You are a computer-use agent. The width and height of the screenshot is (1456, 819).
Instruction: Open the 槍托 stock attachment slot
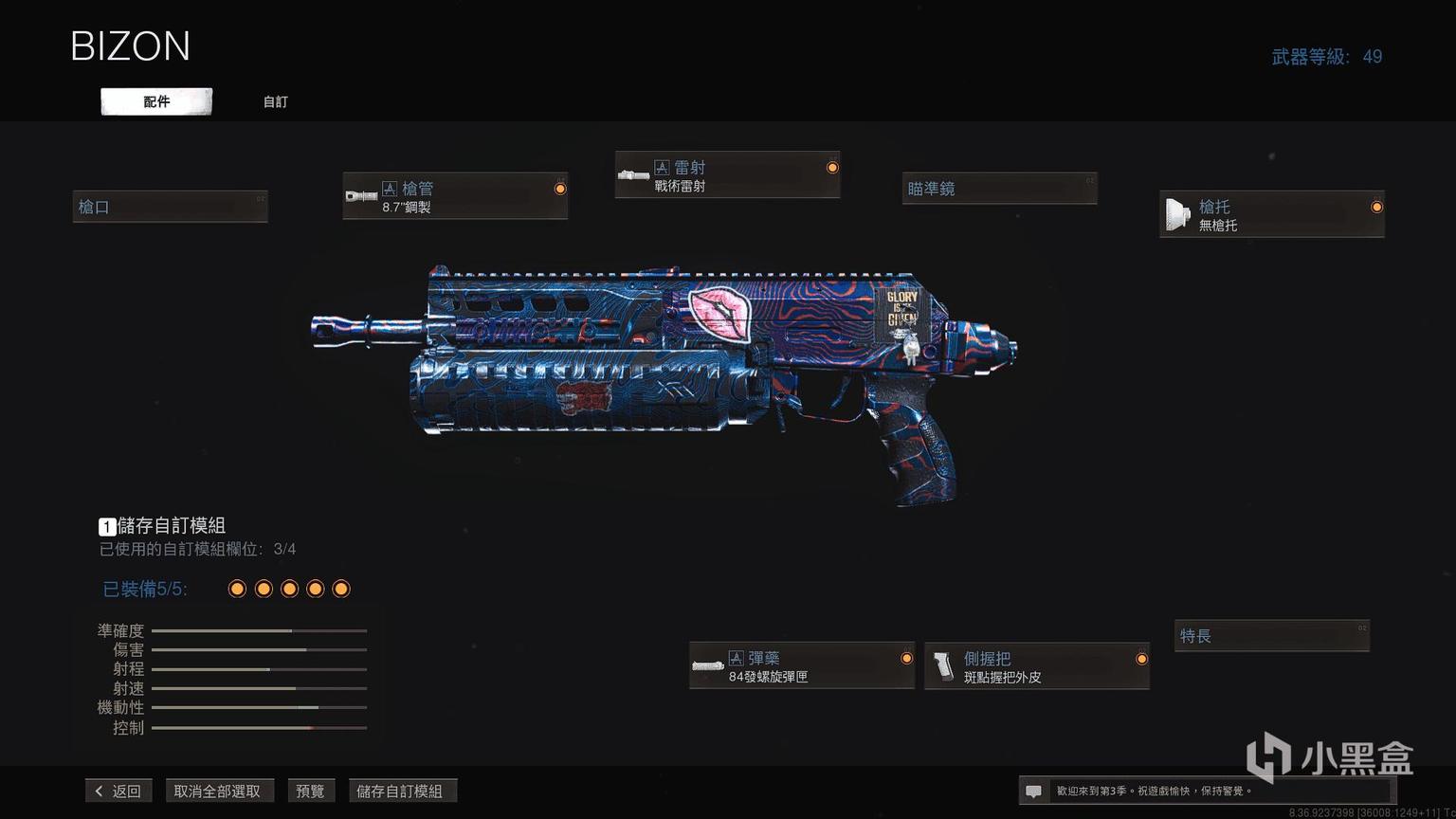click(x=1271, y=214)
